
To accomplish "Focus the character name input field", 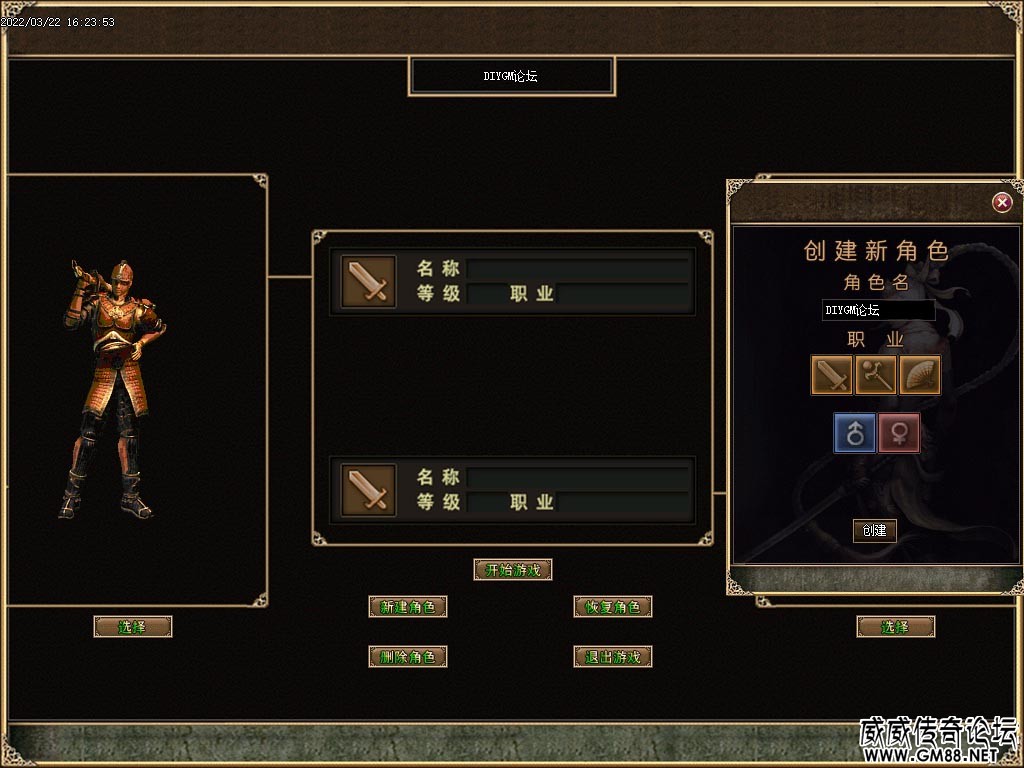I will click(878, 310).
